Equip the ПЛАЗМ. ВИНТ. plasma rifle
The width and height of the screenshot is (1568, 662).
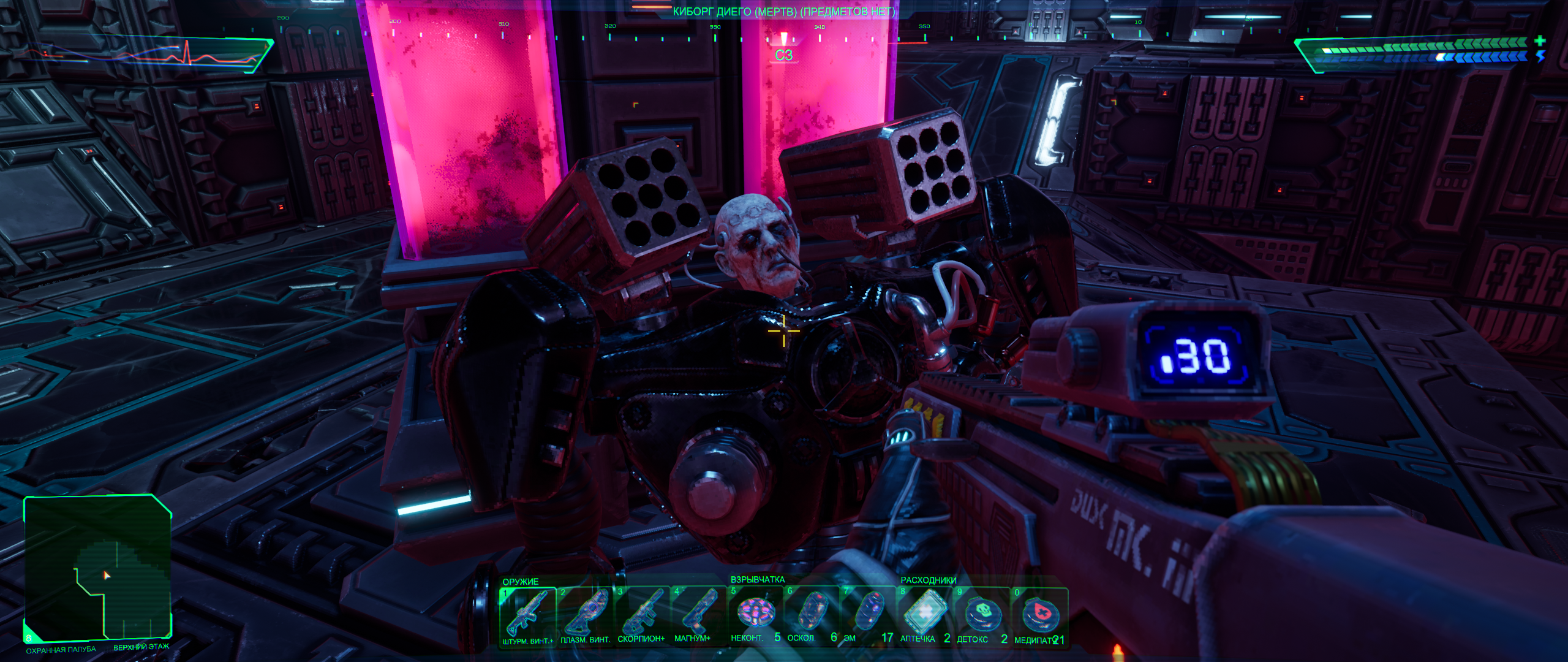585,615
